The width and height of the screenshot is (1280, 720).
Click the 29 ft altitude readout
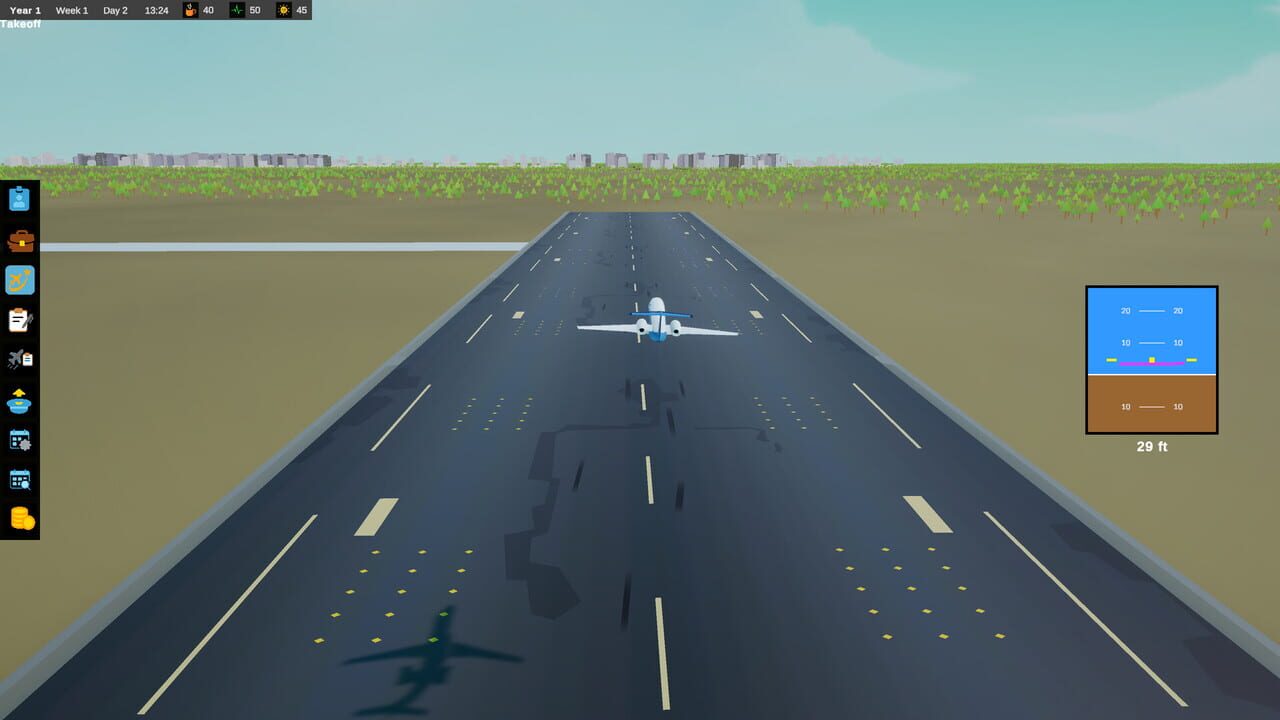(1151, 446)
